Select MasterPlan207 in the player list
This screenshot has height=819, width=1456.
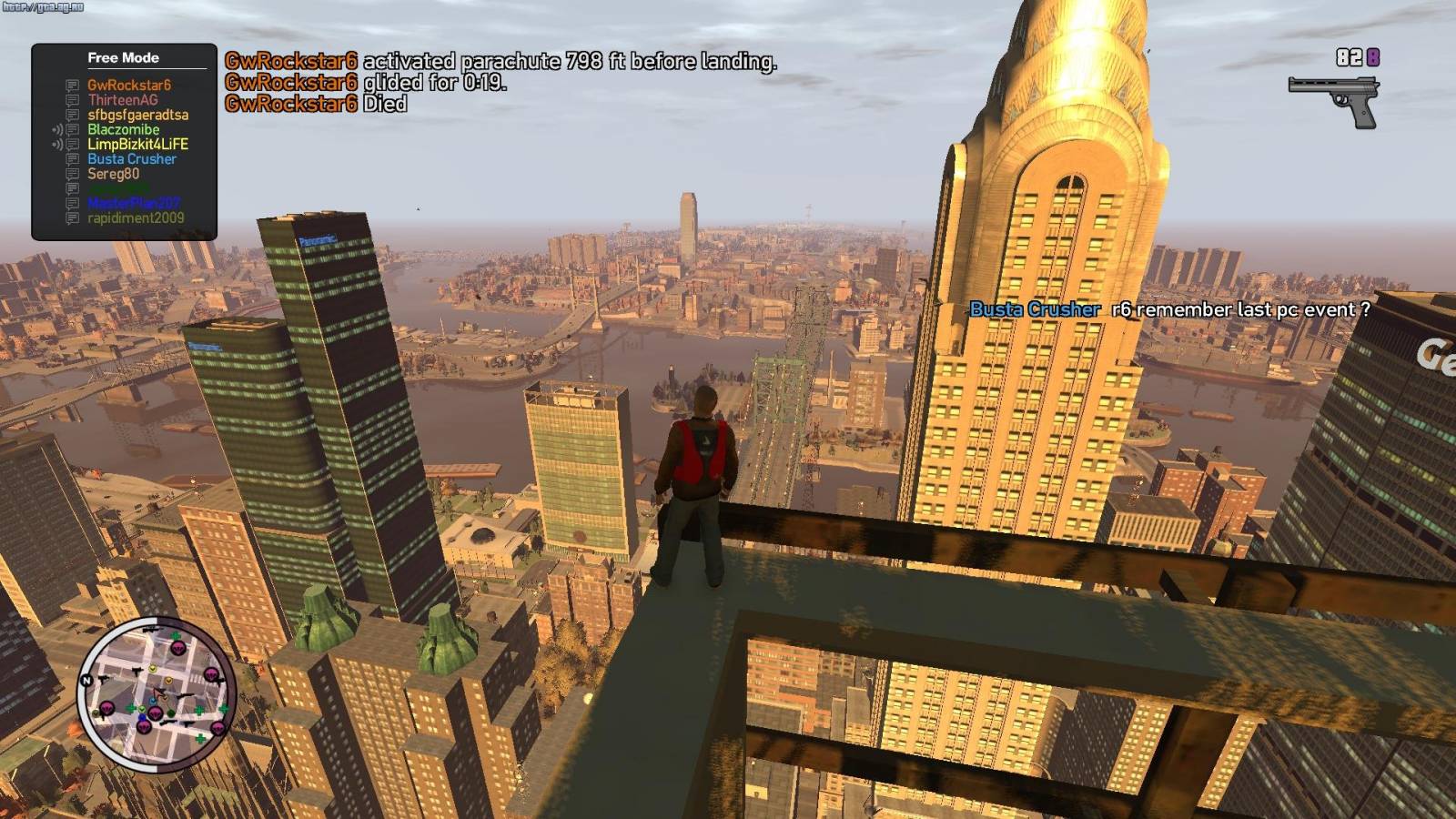coord(134,203)
